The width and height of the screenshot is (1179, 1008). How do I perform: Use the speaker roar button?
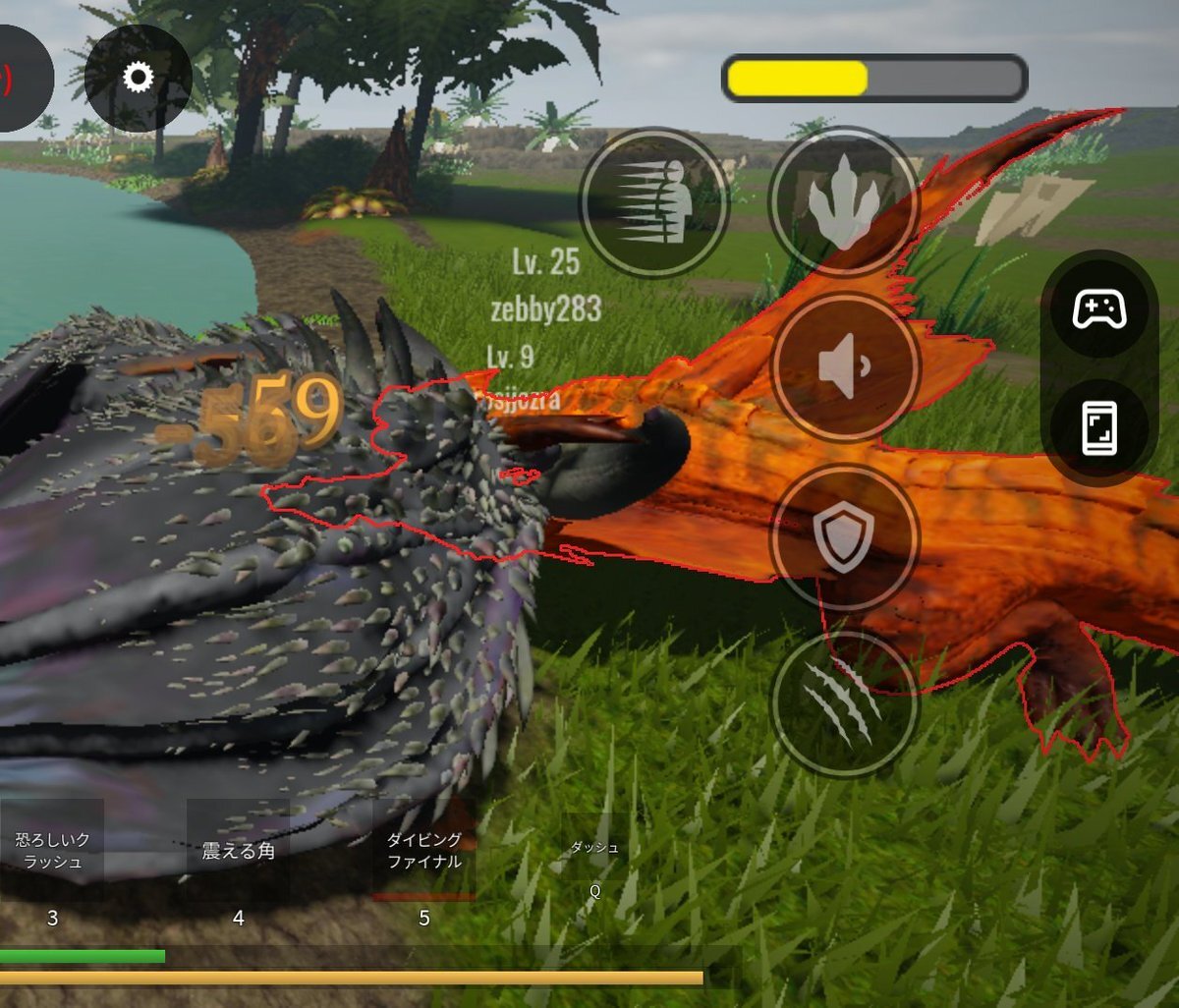click(x=844, y=366)
